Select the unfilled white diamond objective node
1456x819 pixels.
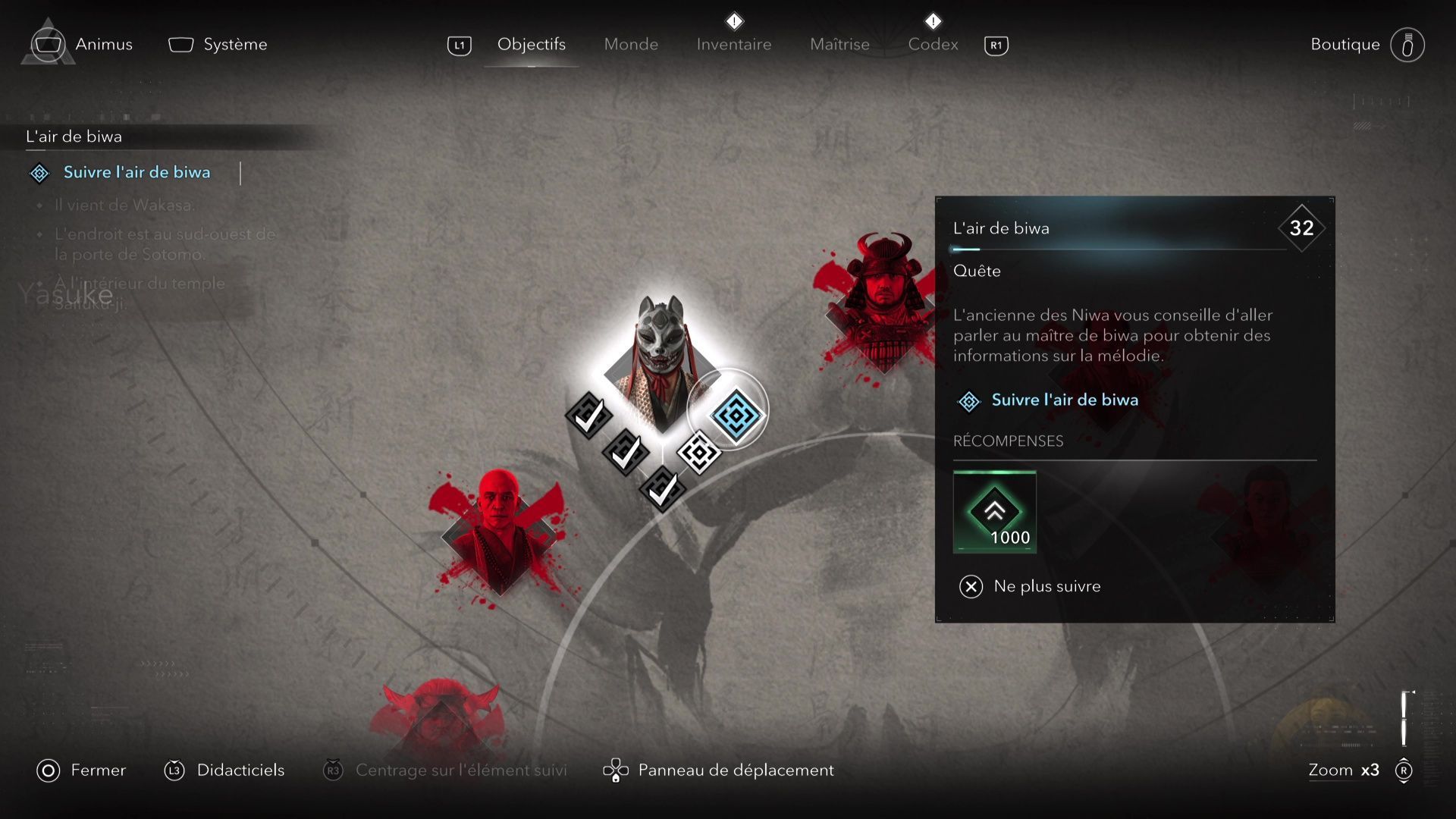point(698,453)
